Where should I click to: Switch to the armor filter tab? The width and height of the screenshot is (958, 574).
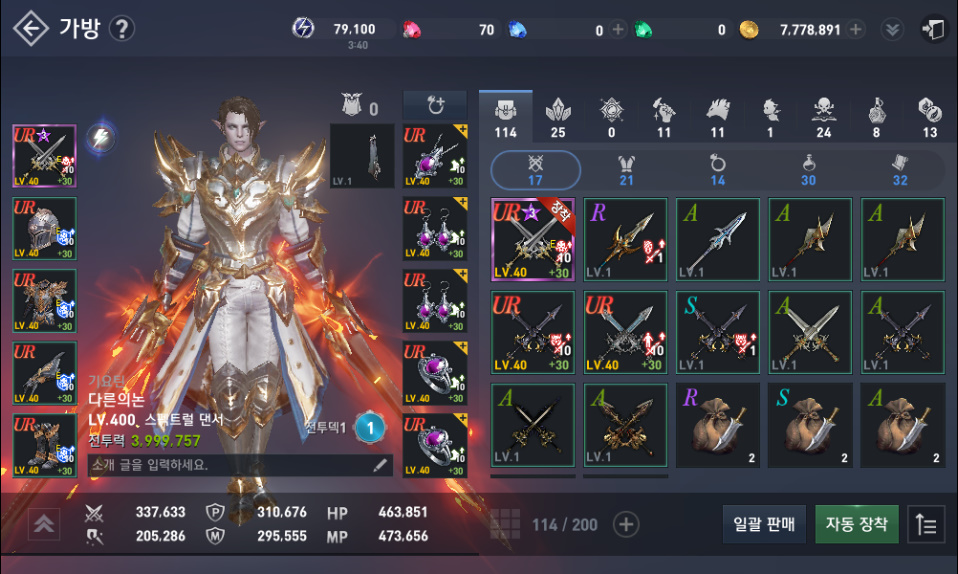pos(627,169)
